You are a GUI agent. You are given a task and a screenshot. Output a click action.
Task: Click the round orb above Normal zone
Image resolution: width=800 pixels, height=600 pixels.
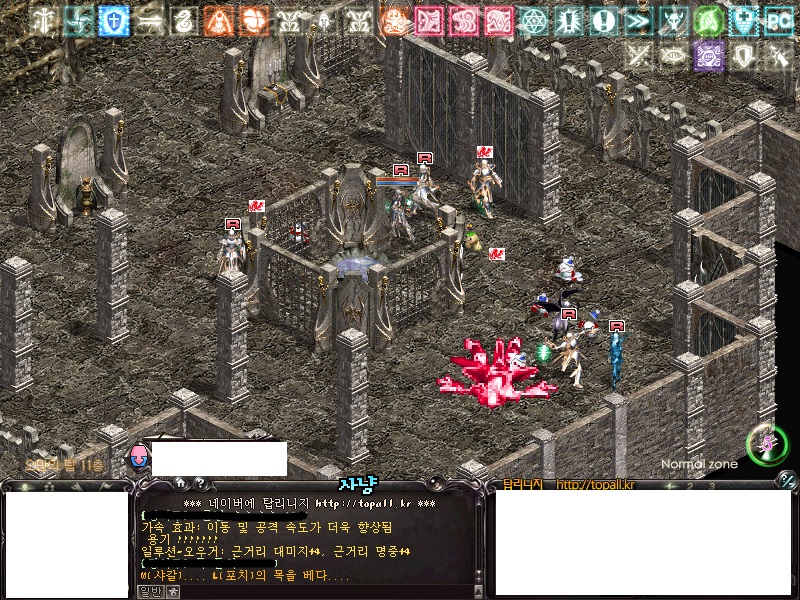(x=766, y=441)
